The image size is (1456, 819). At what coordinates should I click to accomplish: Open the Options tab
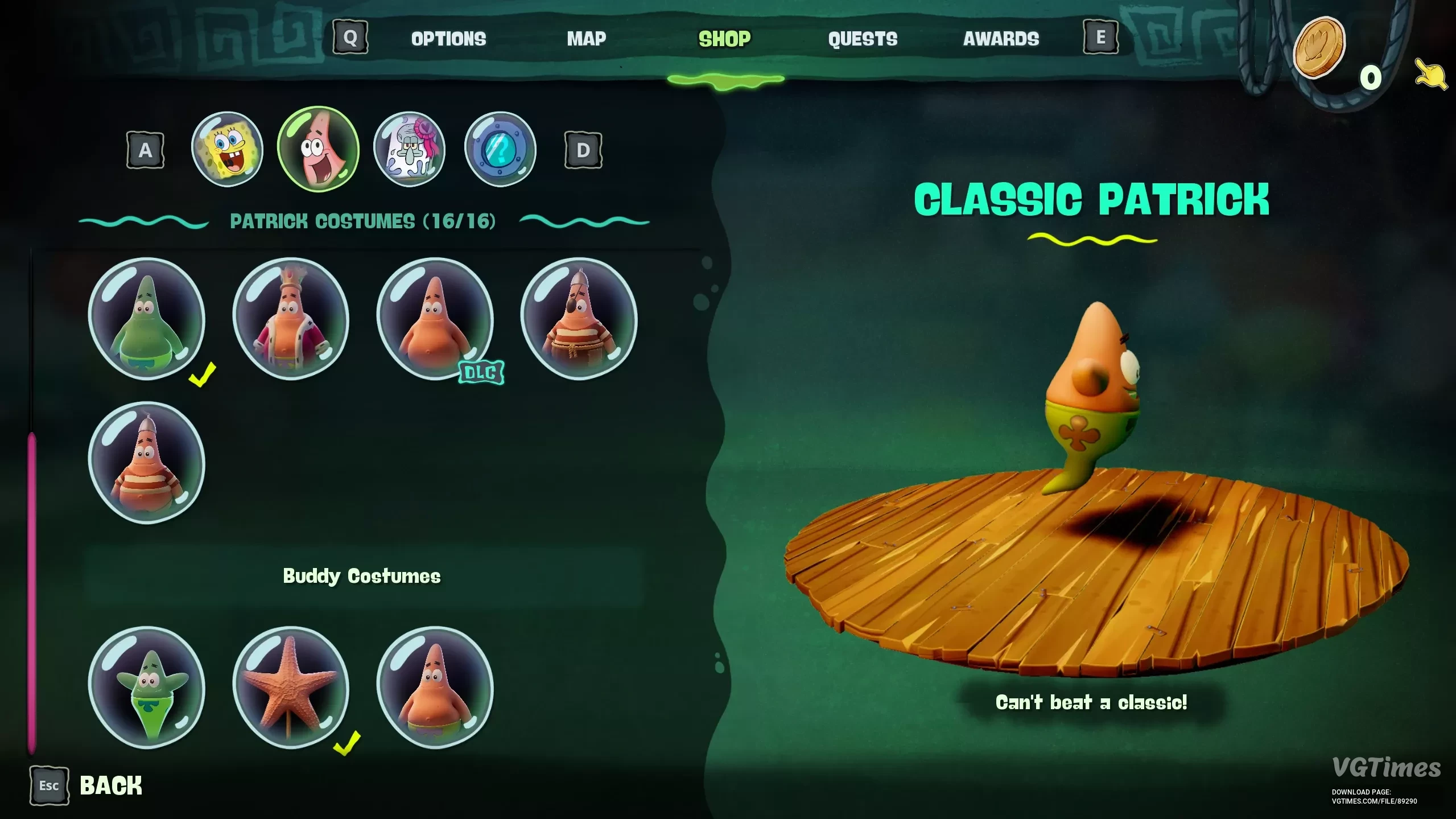448,39
